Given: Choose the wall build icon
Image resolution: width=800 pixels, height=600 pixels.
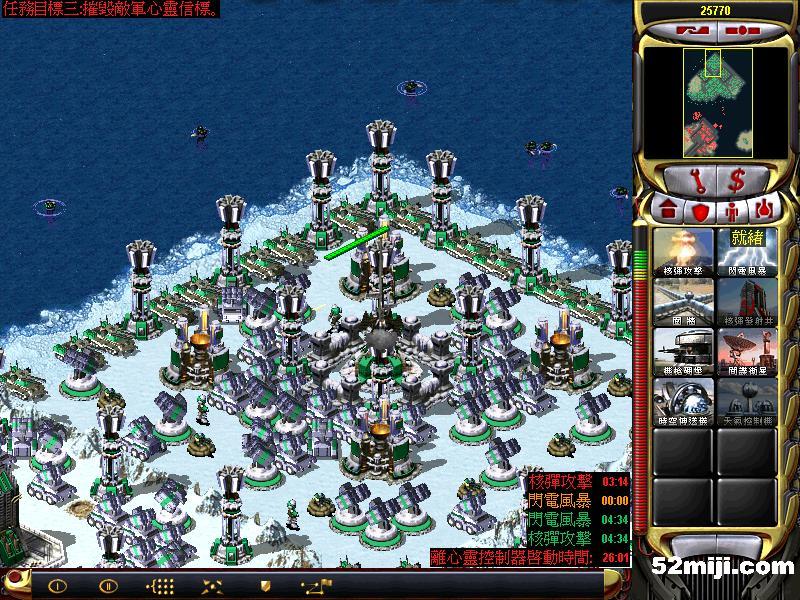Looking at the screenshot, I should [x=684, y=301].
